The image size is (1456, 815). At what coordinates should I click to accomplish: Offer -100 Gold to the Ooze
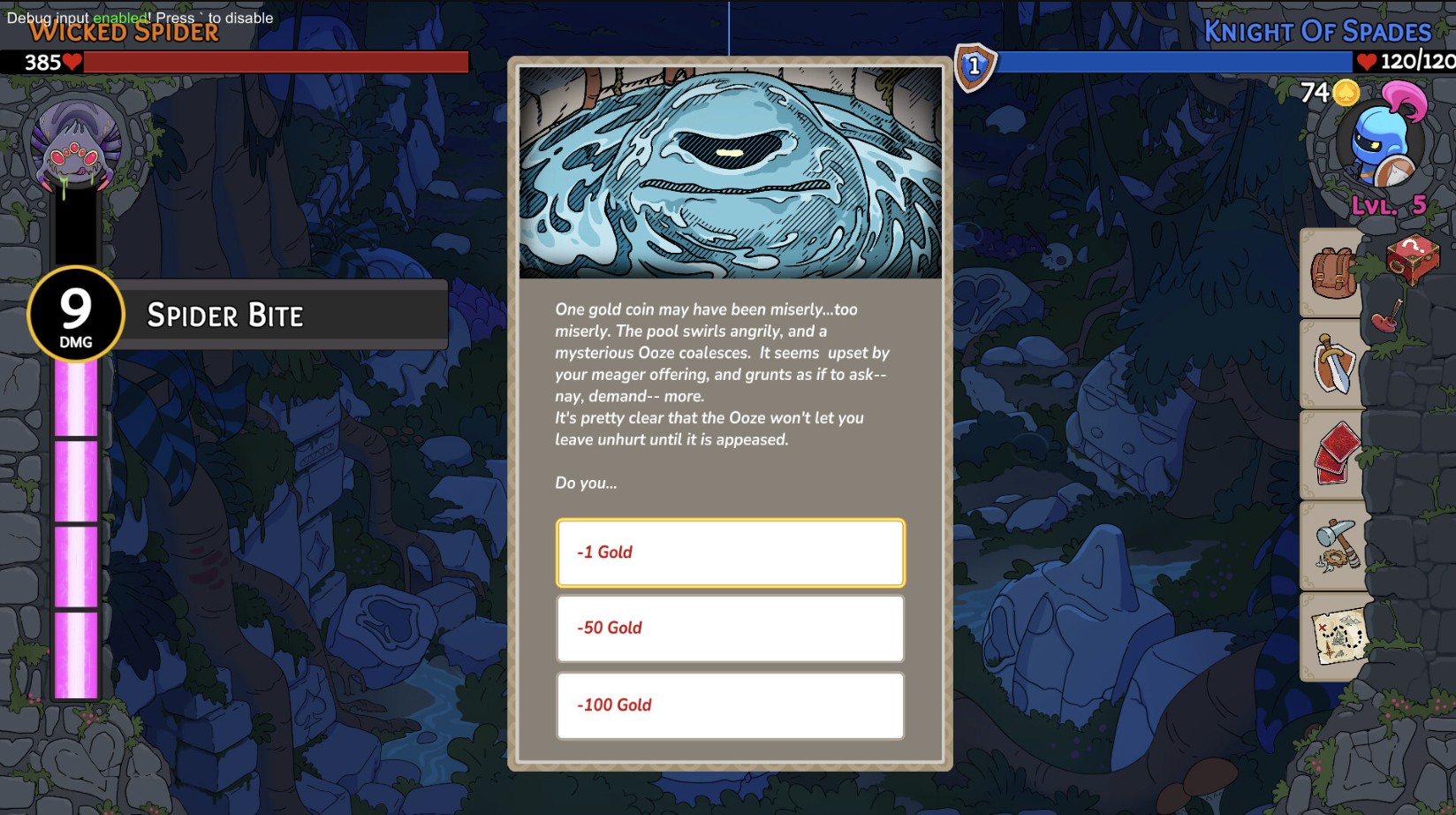pos(730,705)
